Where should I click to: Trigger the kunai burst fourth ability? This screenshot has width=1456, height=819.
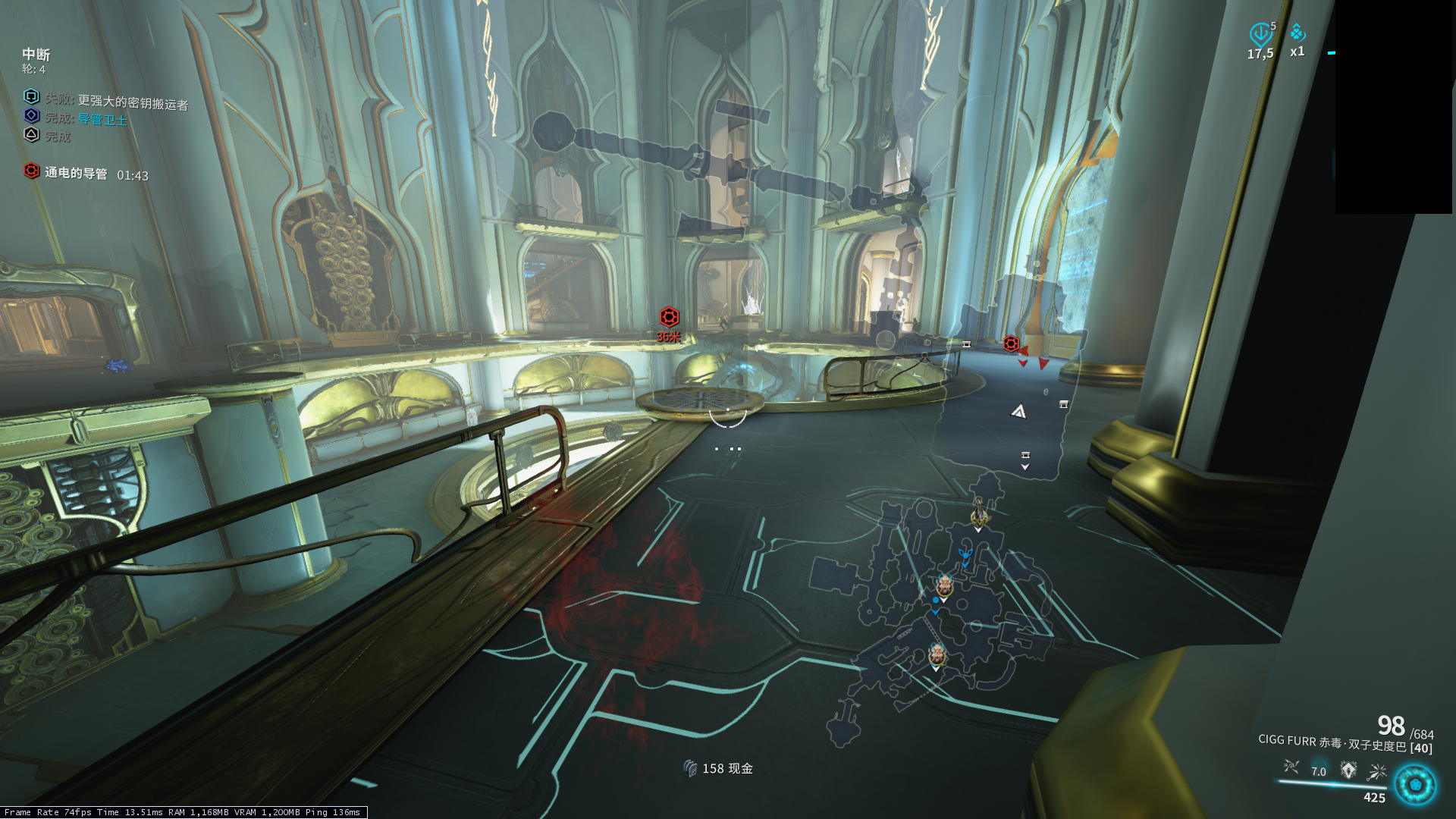(x=1376, y=772)
